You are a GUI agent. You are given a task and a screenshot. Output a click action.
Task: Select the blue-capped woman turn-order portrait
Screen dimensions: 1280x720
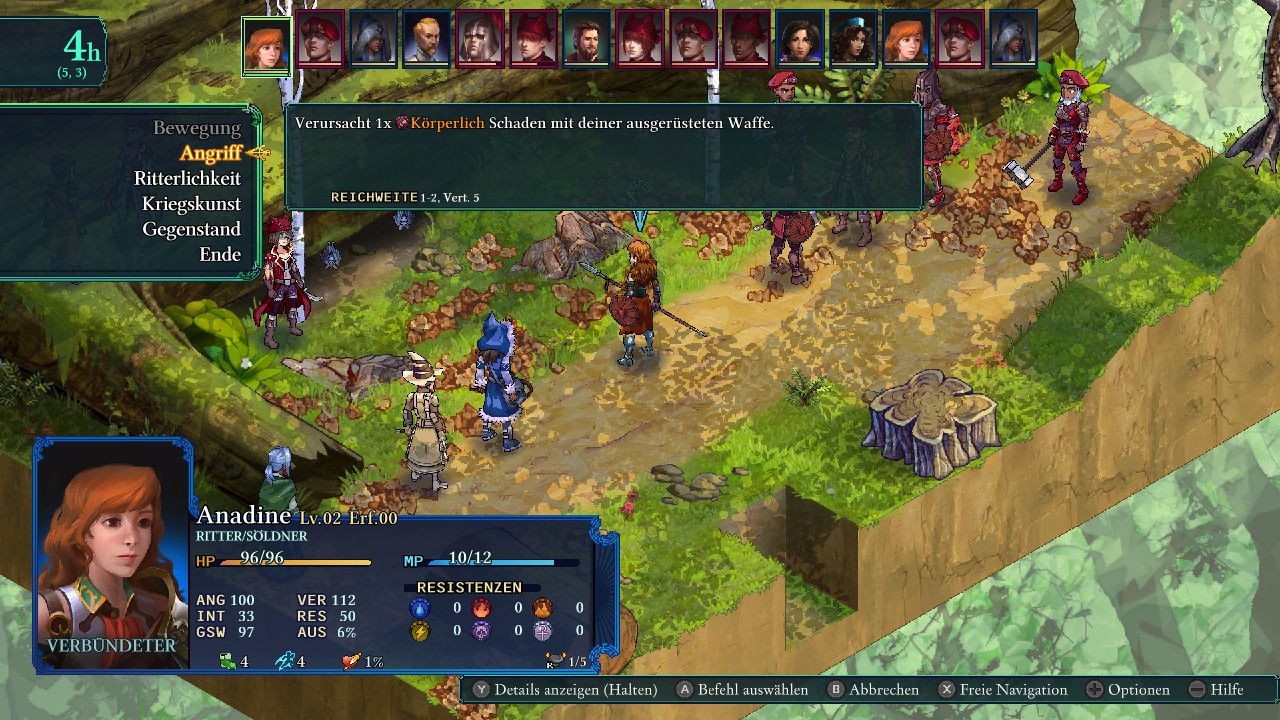tap(853, 40)
